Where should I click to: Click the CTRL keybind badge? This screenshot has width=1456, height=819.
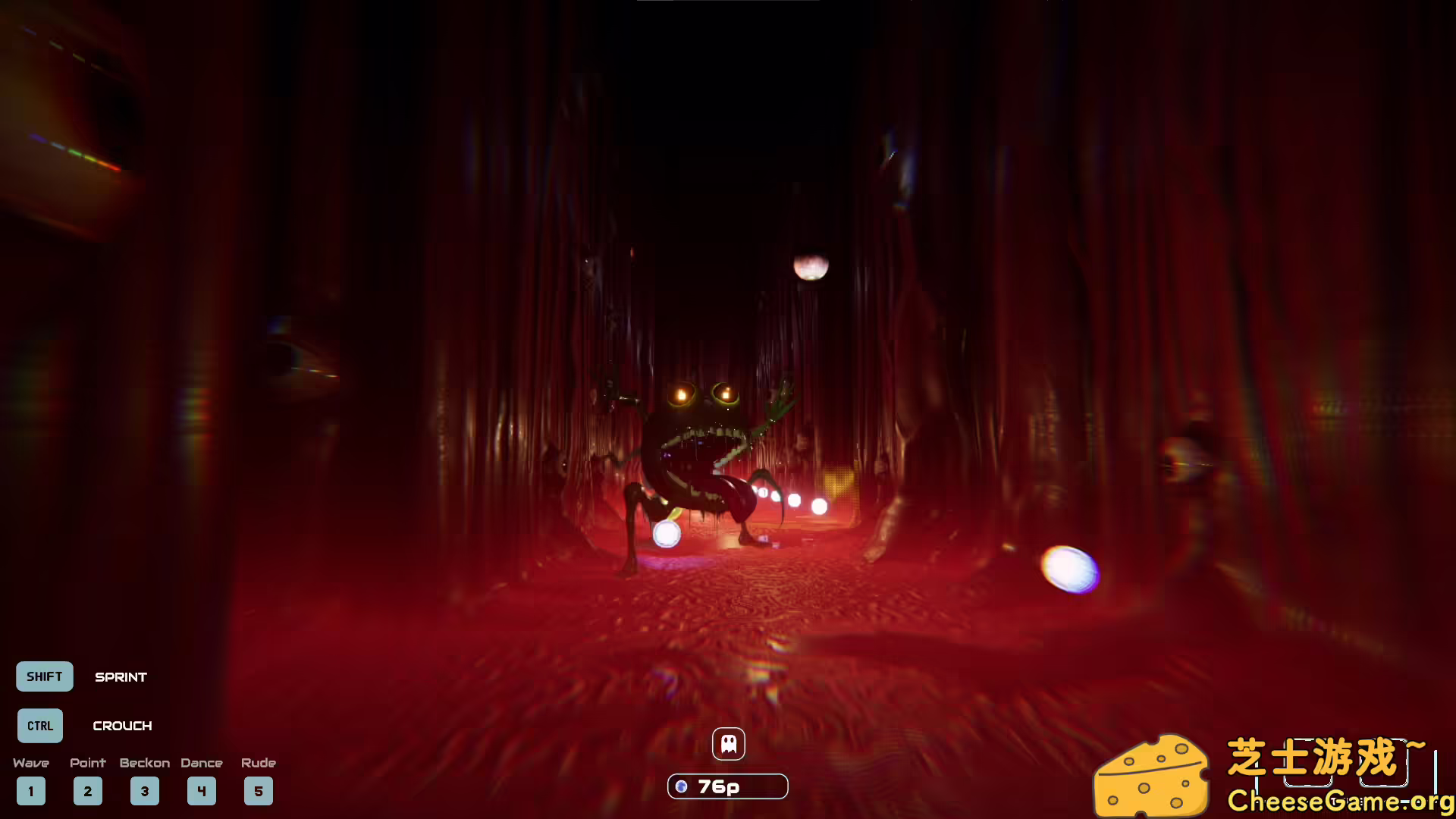(x=40, y=726)
